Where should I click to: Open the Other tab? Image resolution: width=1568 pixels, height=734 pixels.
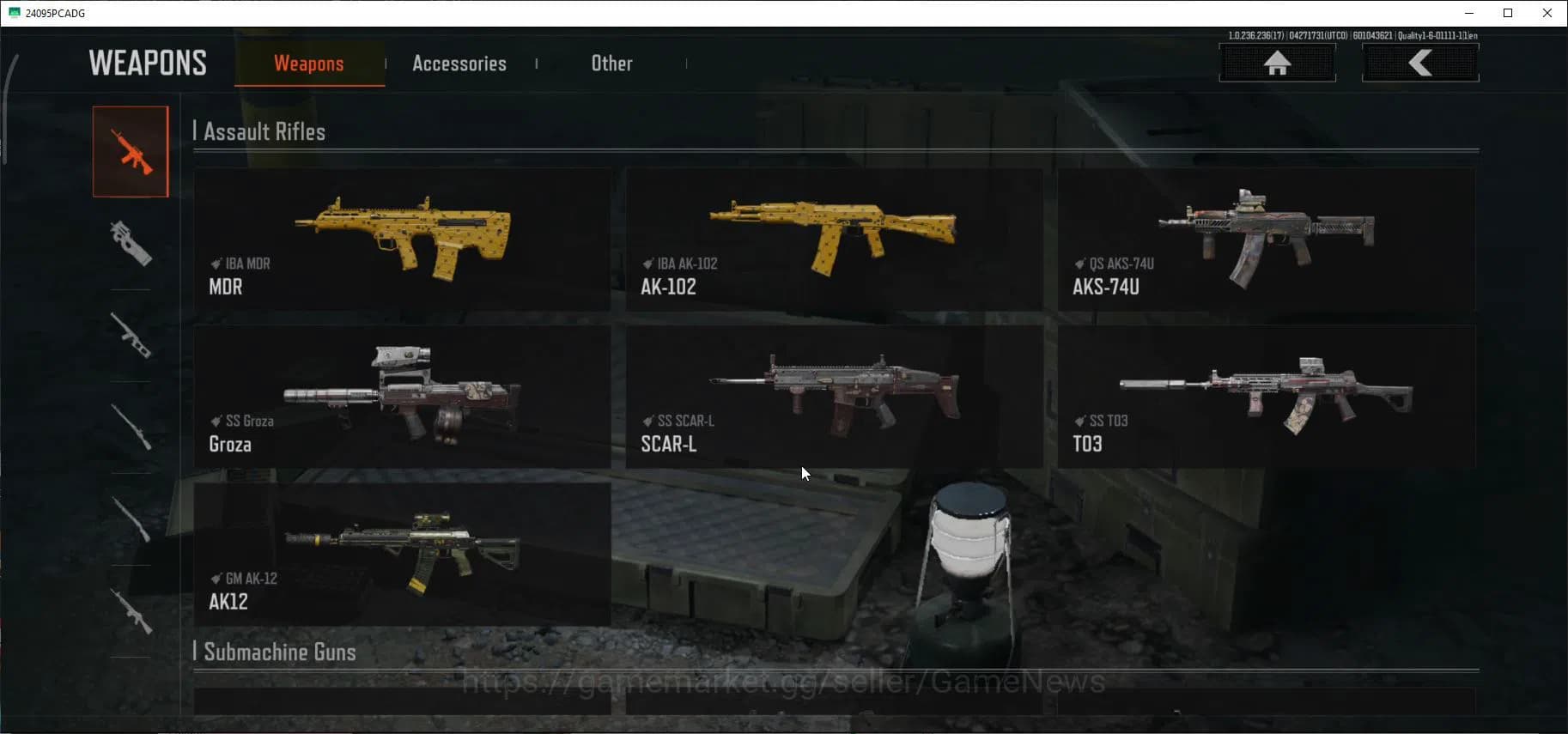611,63
